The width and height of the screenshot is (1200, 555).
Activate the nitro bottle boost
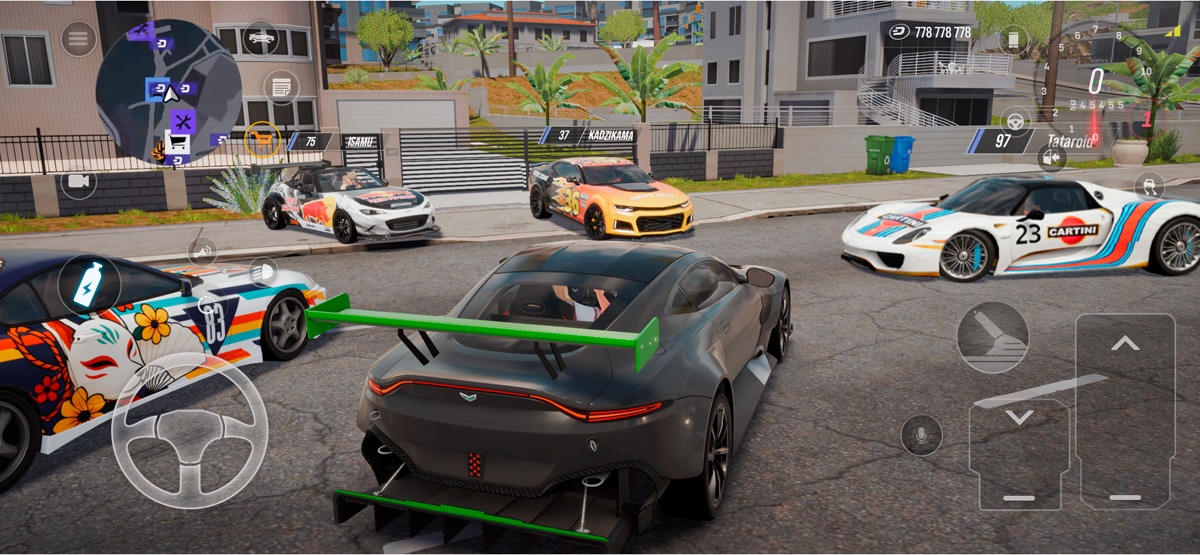pyautogui.click(x=89, y=286)
